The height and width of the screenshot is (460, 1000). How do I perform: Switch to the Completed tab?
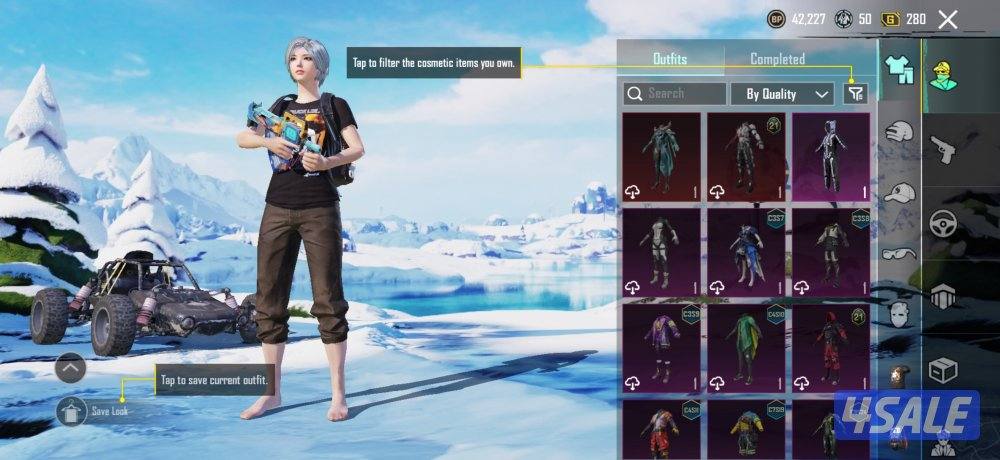pos(777,59)
